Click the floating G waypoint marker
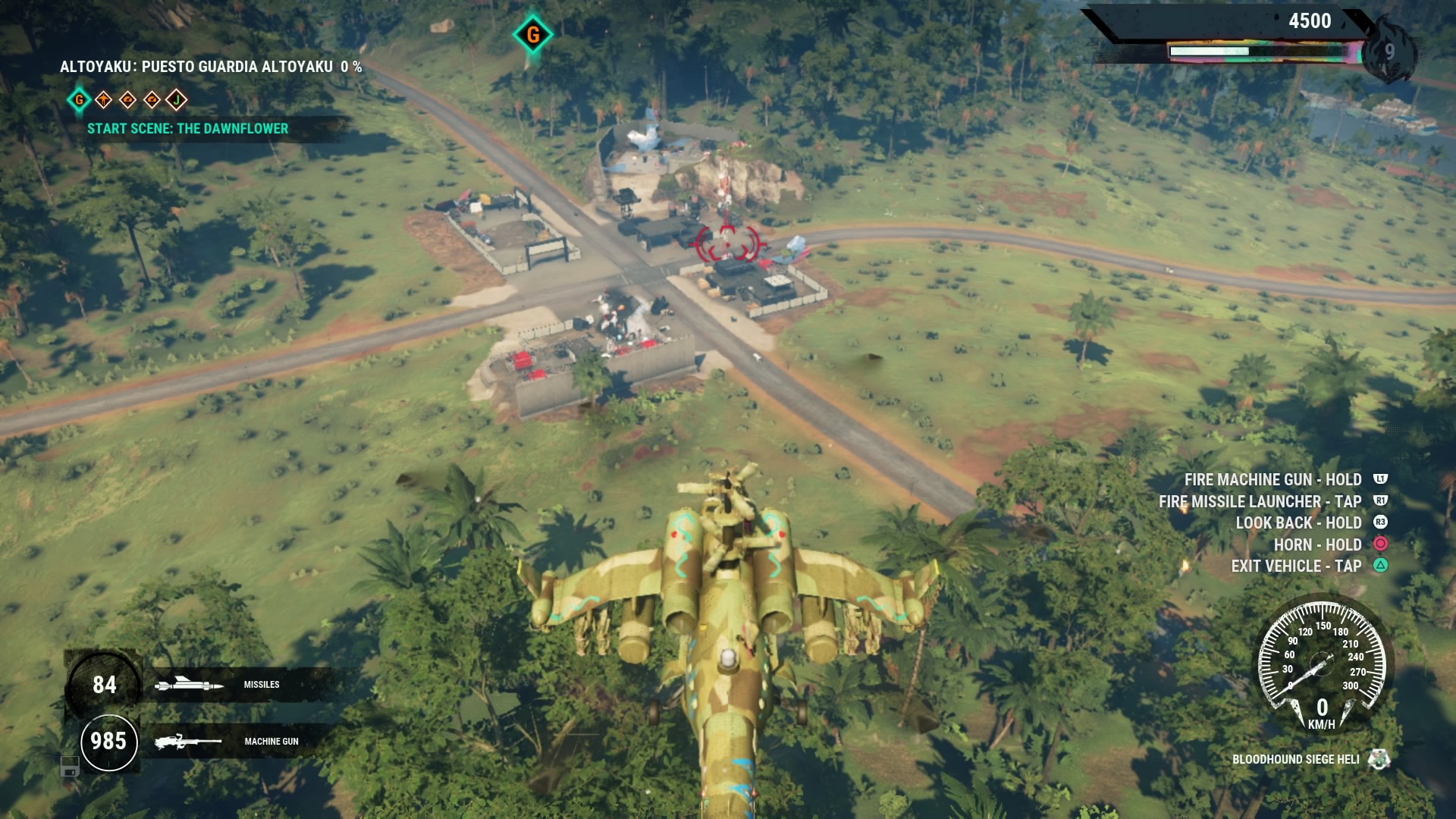Image resolution: width=1456 pixels, height=819 pixels. (532, 34)
